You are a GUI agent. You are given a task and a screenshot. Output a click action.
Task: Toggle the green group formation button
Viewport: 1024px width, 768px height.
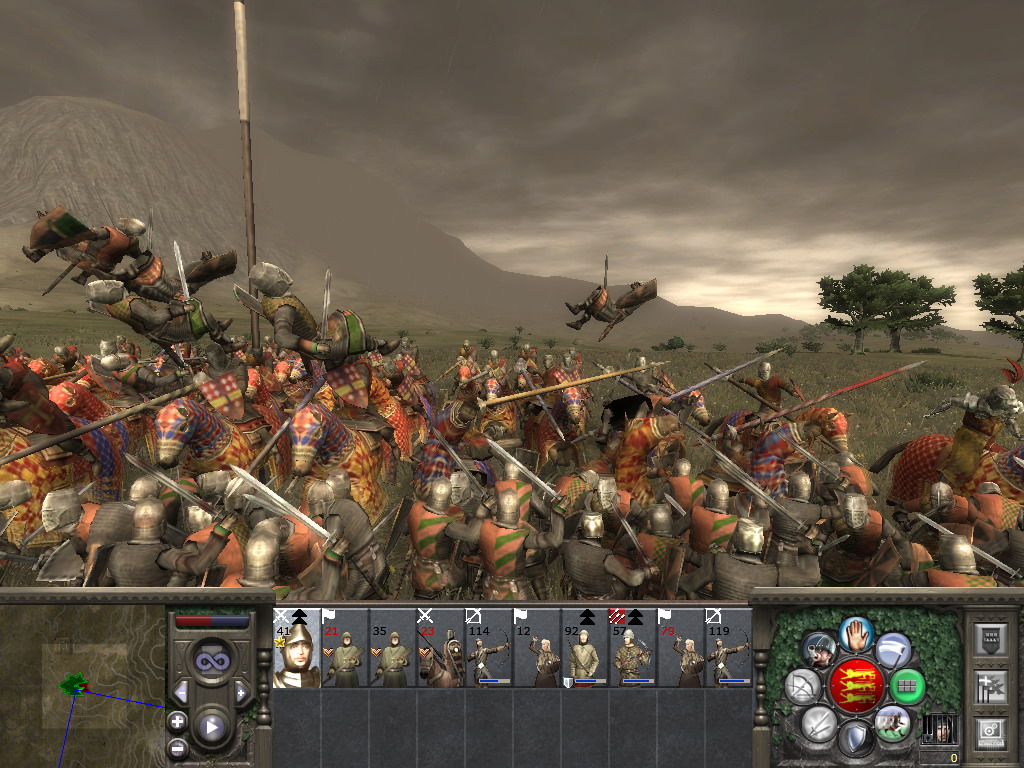pos(907,686)
